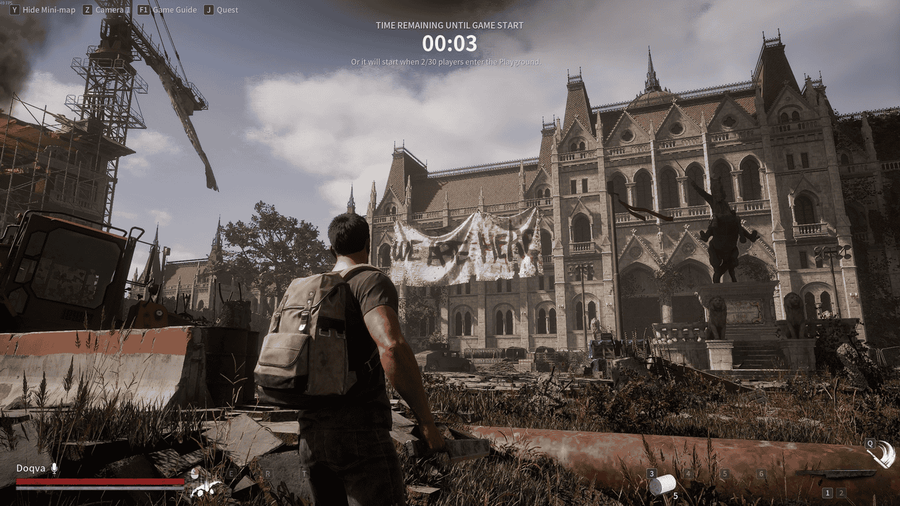Toggle the microphone icon beside Doqva
The image size is (900, 506).
(x=54, y=468)
